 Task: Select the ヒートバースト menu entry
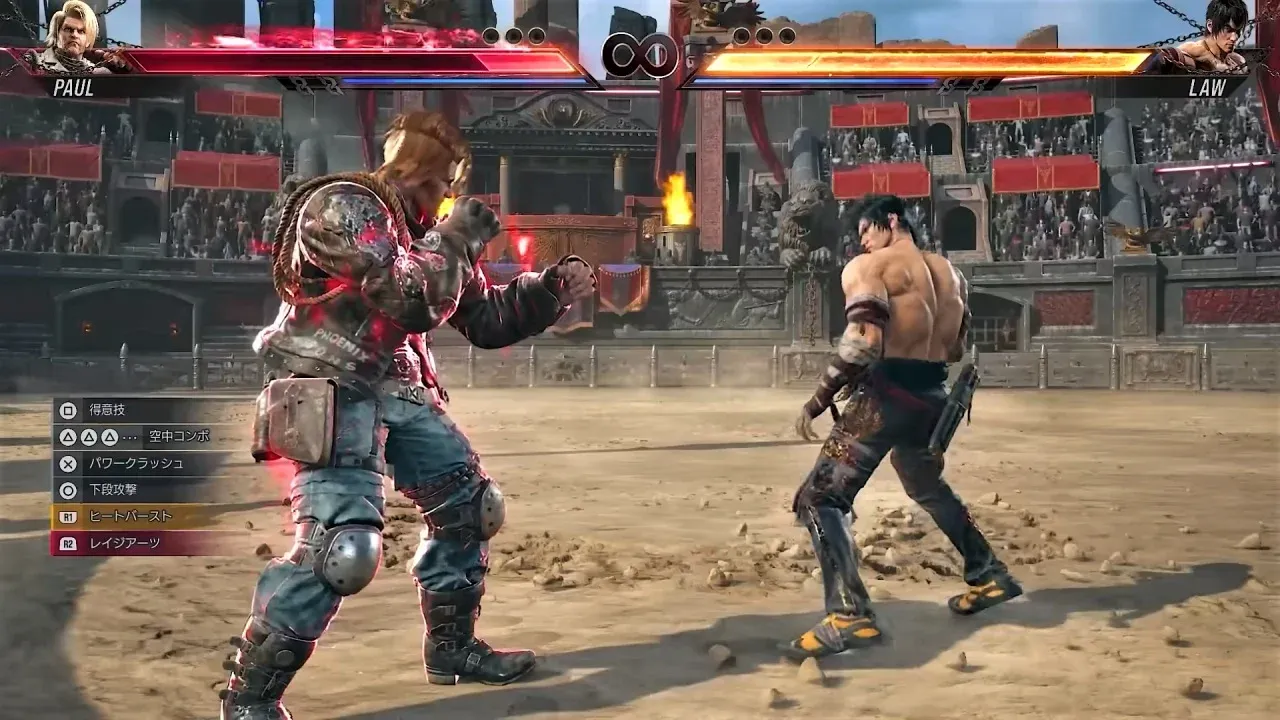click(130, 518)
